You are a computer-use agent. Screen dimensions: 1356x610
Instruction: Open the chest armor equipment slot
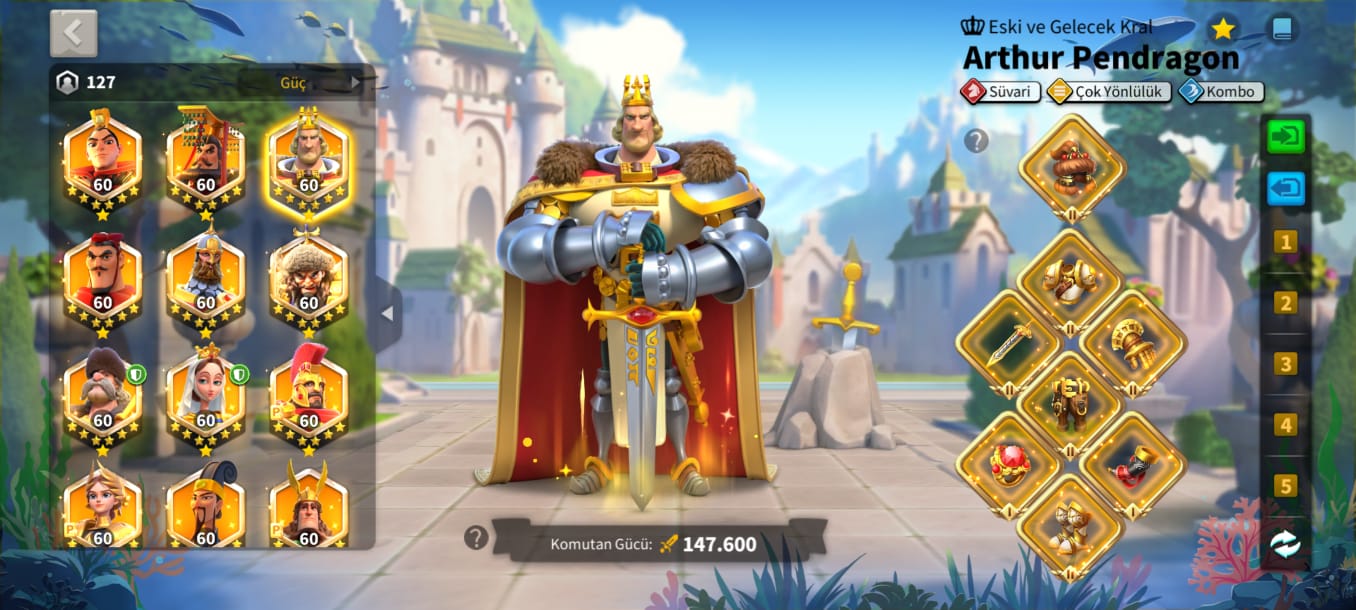(1071, 281)
